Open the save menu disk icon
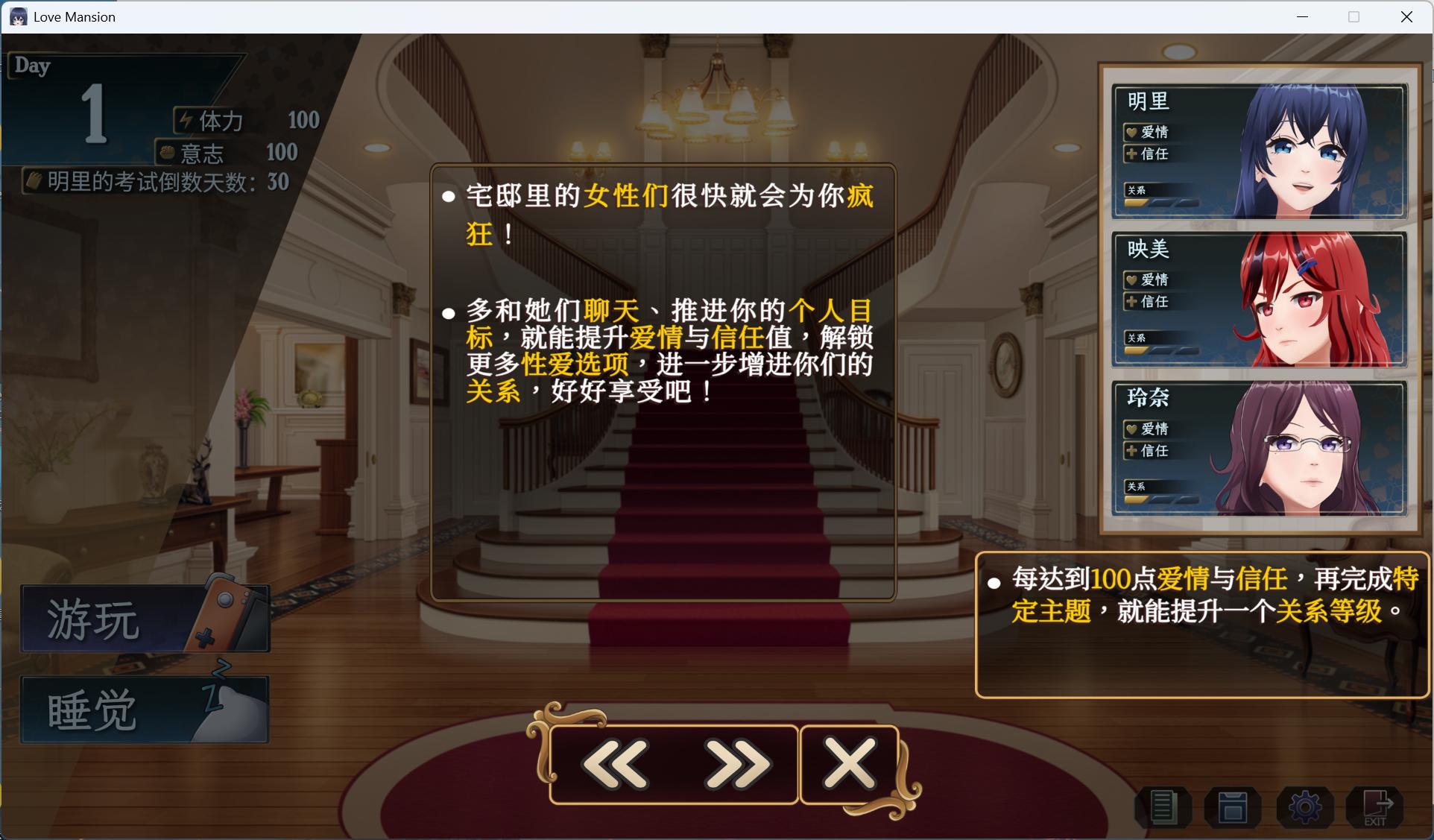 (x=1233, y=808)
